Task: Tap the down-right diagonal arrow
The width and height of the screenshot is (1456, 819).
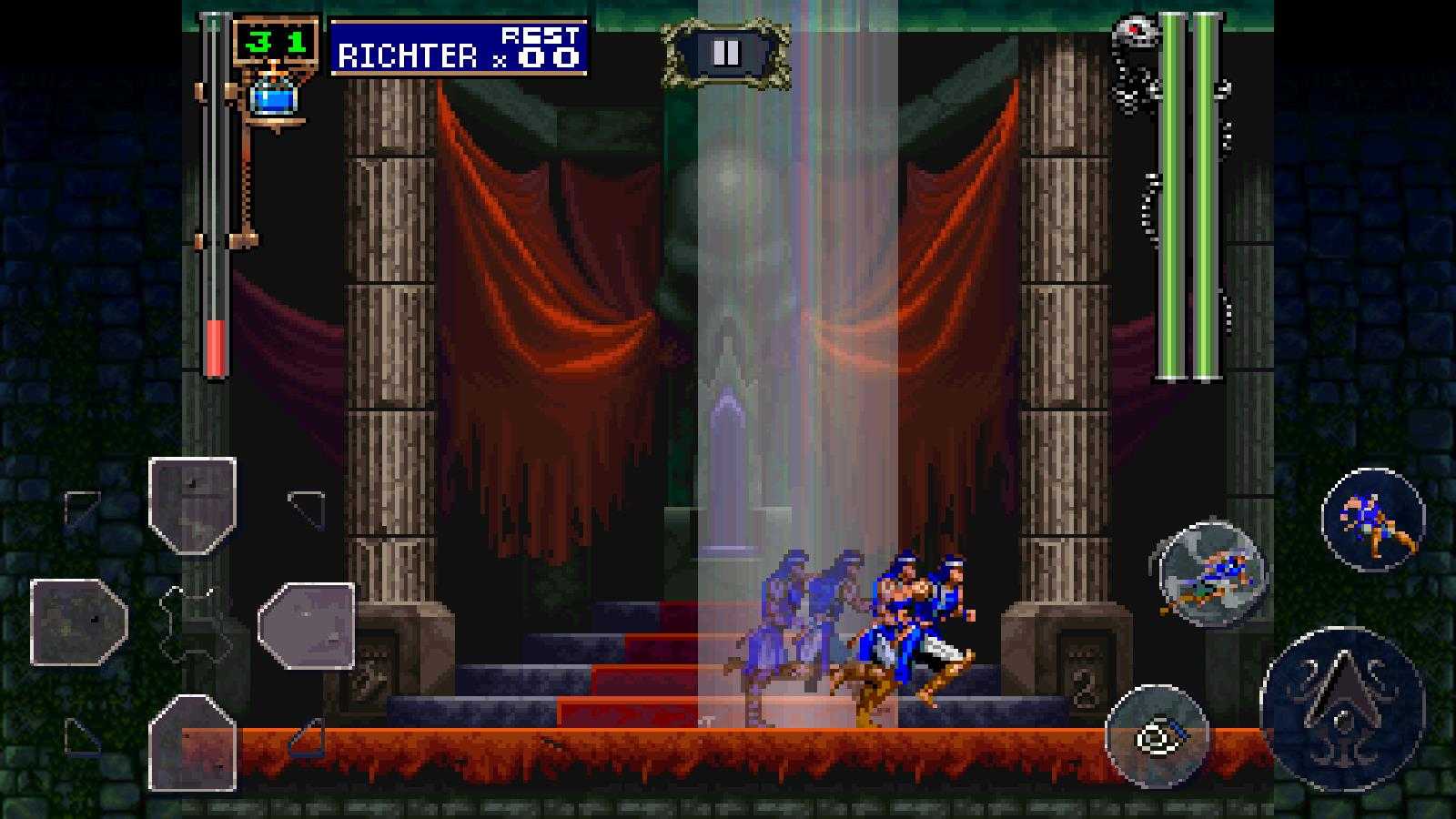Action: [307, 738]
